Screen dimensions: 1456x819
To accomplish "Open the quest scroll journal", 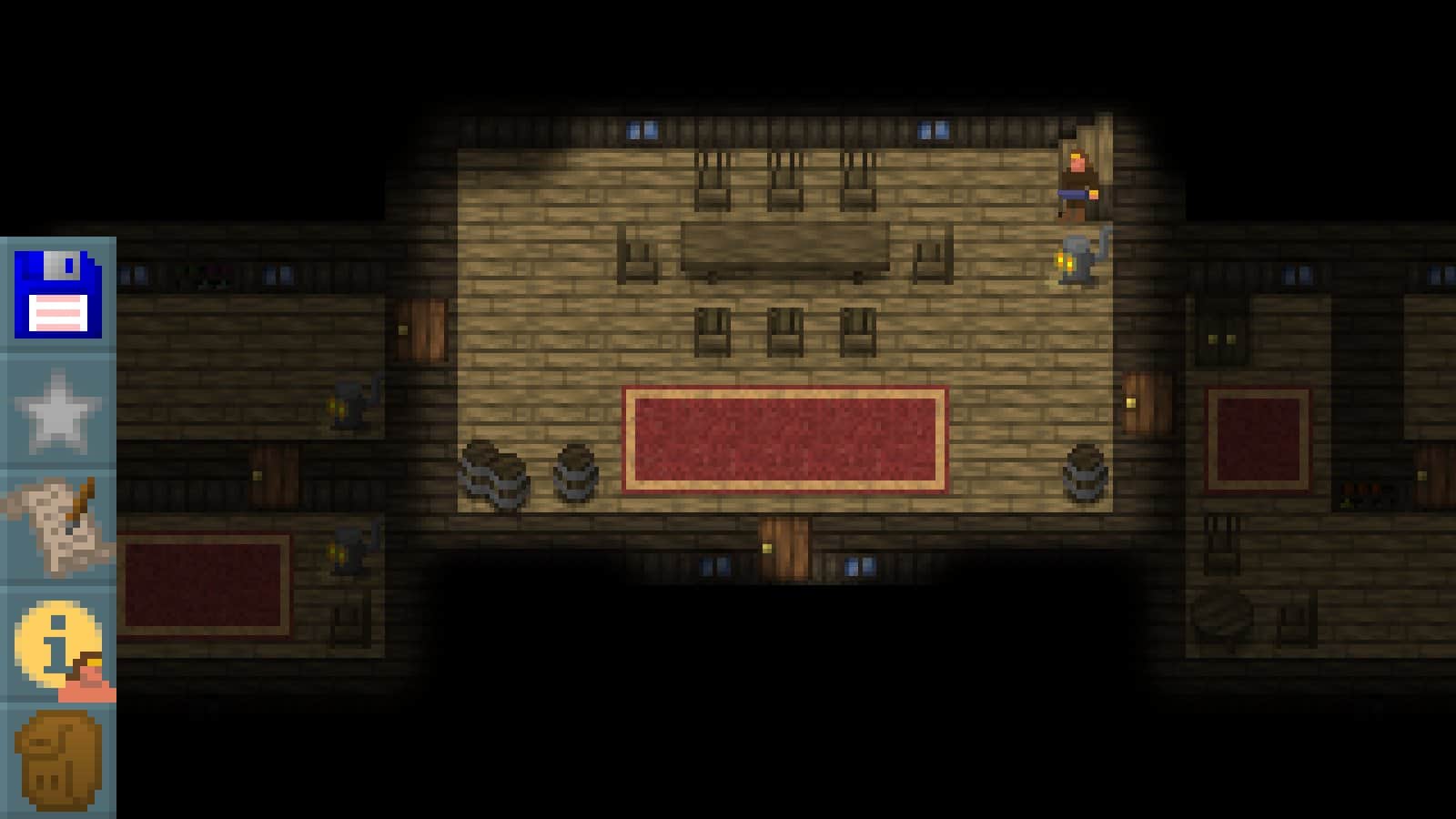I will tap(58, 528).
